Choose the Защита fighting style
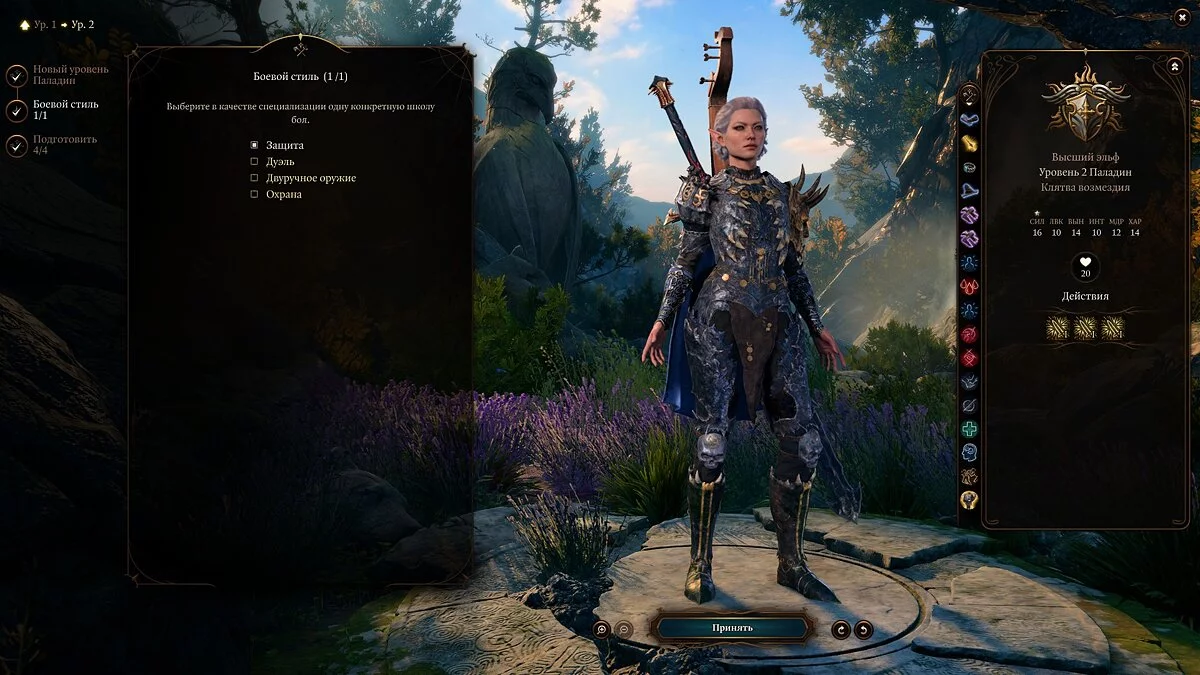 254,146
